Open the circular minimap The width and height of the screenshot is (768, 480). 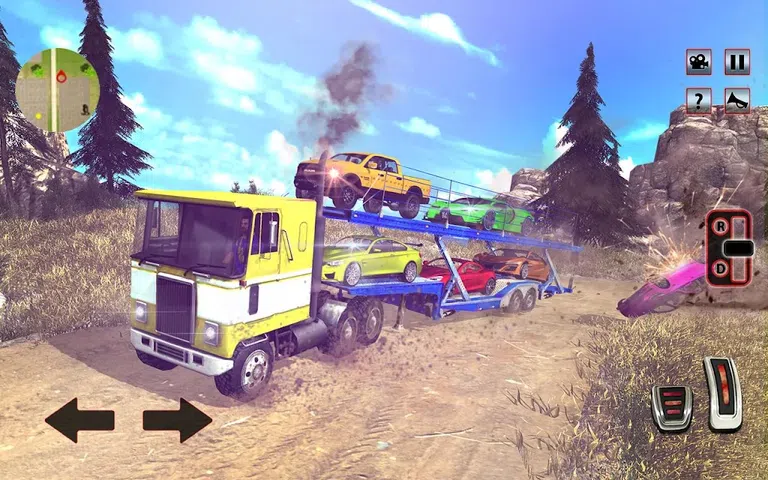[x=57, y=90]
